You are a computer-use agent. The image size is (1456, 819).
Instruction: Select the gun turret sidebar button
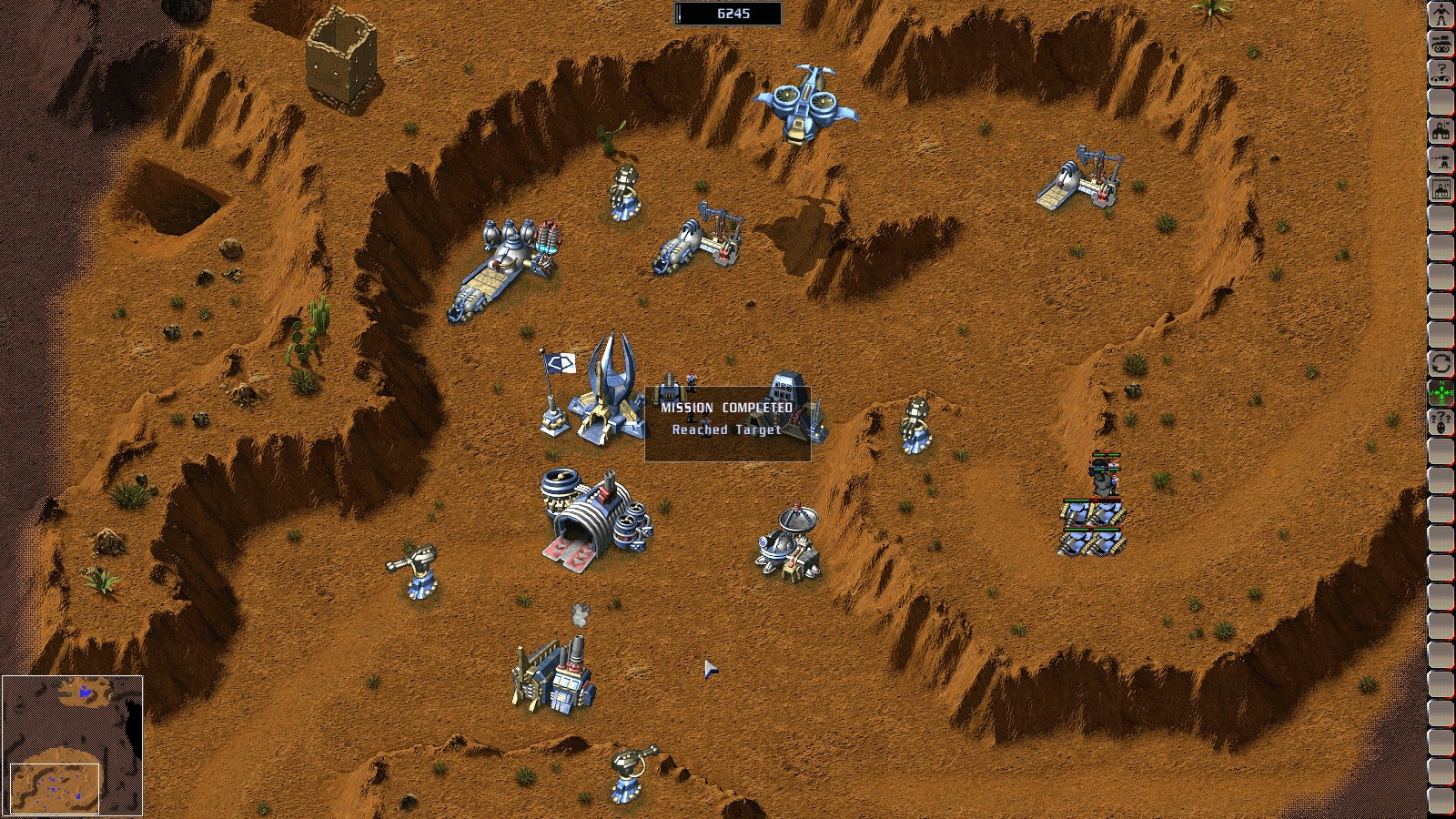pos(1441,160)
